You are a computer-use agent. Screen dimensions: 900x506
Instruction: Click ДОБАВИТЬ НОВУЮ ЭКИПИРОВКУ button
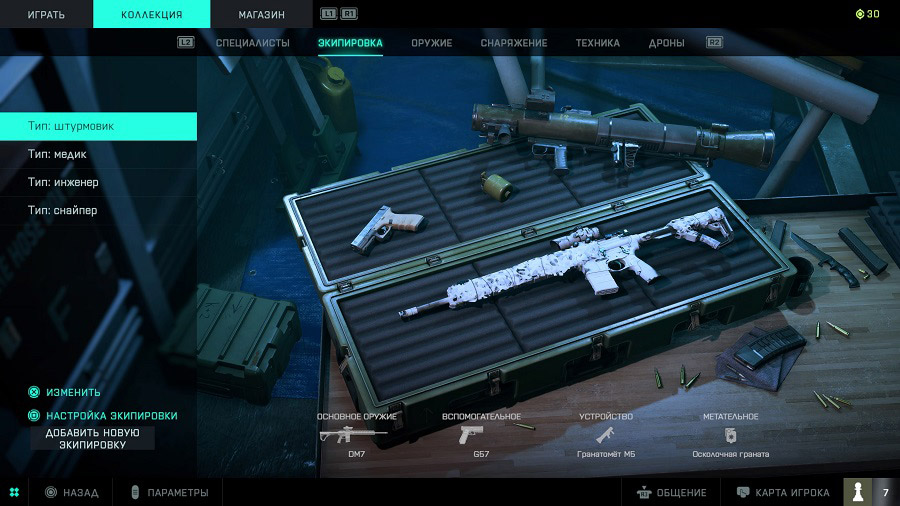[92, 438]
